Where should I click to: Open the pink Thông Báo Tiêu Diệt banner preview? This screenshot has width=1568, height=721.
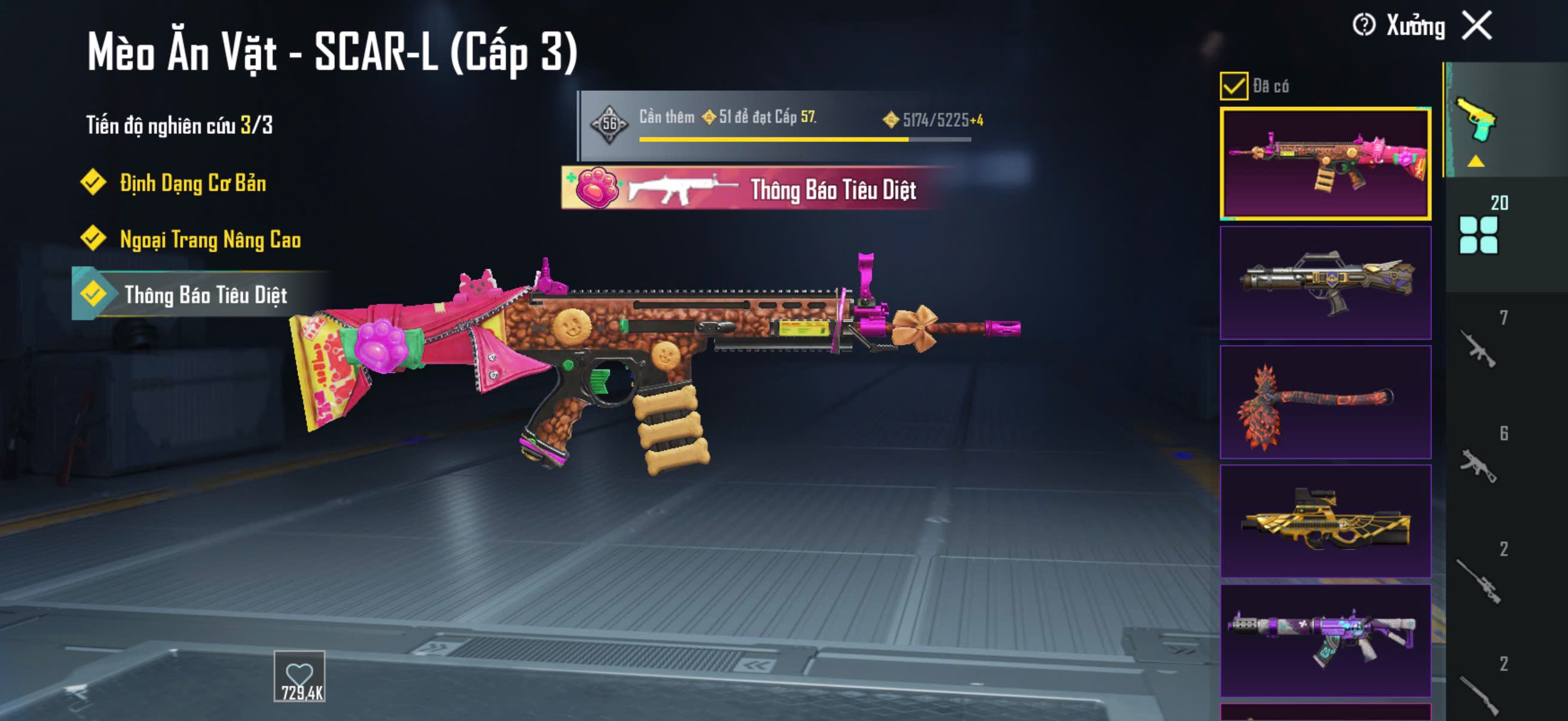(x=755, y=188)
